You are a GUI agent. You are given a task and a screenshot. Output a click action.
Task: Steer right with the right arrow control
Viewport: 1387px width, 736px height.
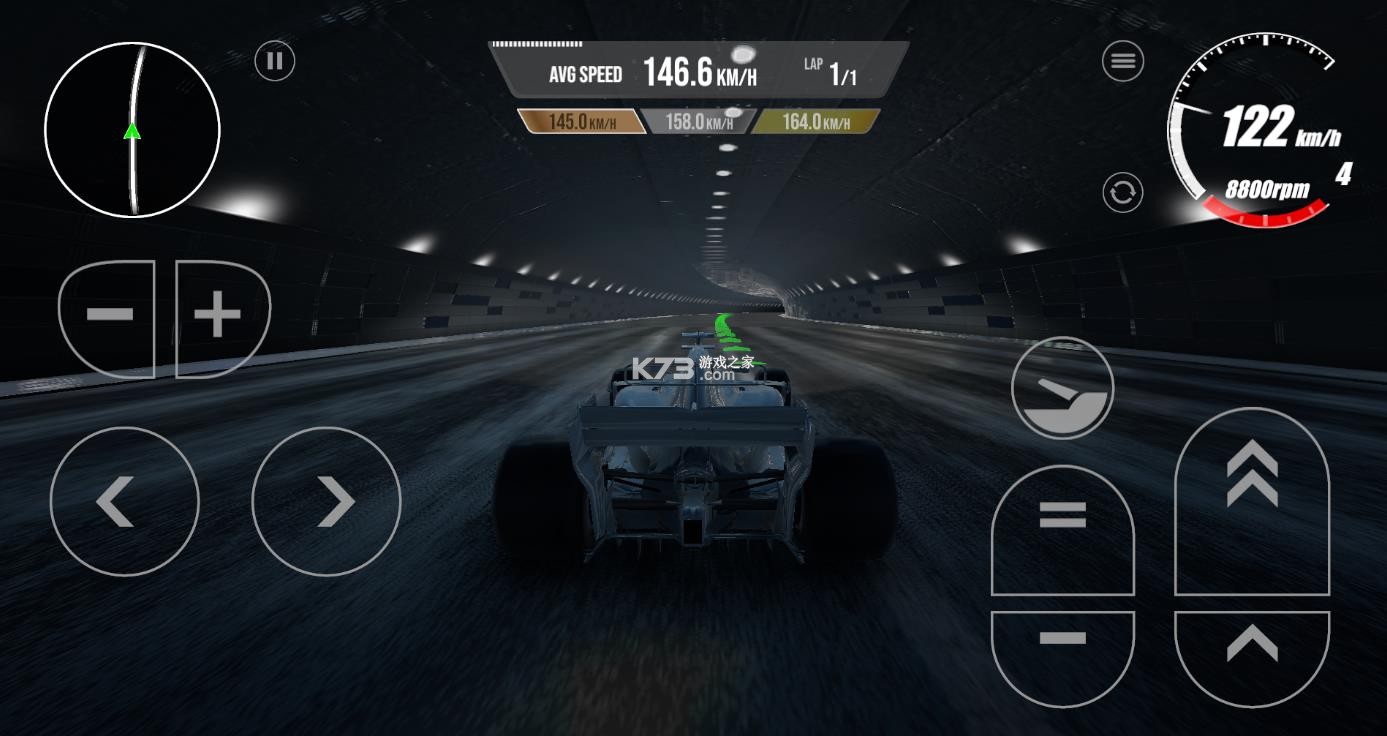(326, 501)
